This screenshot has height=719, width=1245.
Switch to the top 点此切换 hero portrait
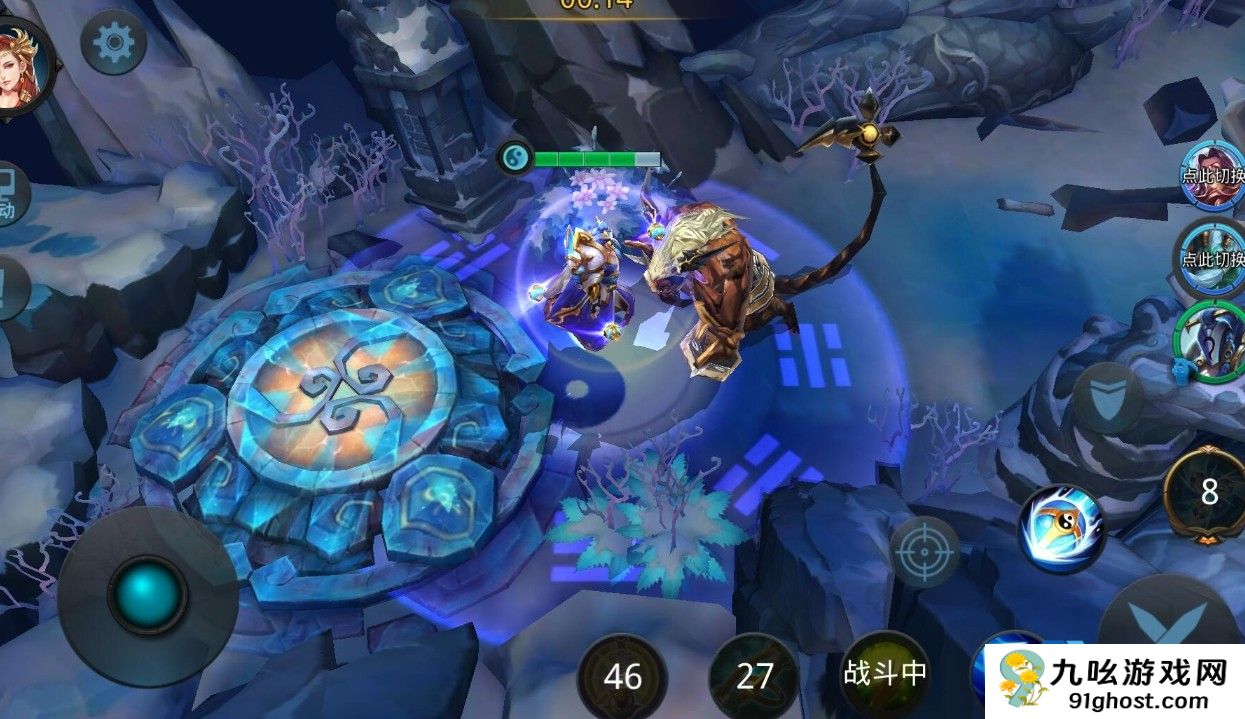point(1212,173)
